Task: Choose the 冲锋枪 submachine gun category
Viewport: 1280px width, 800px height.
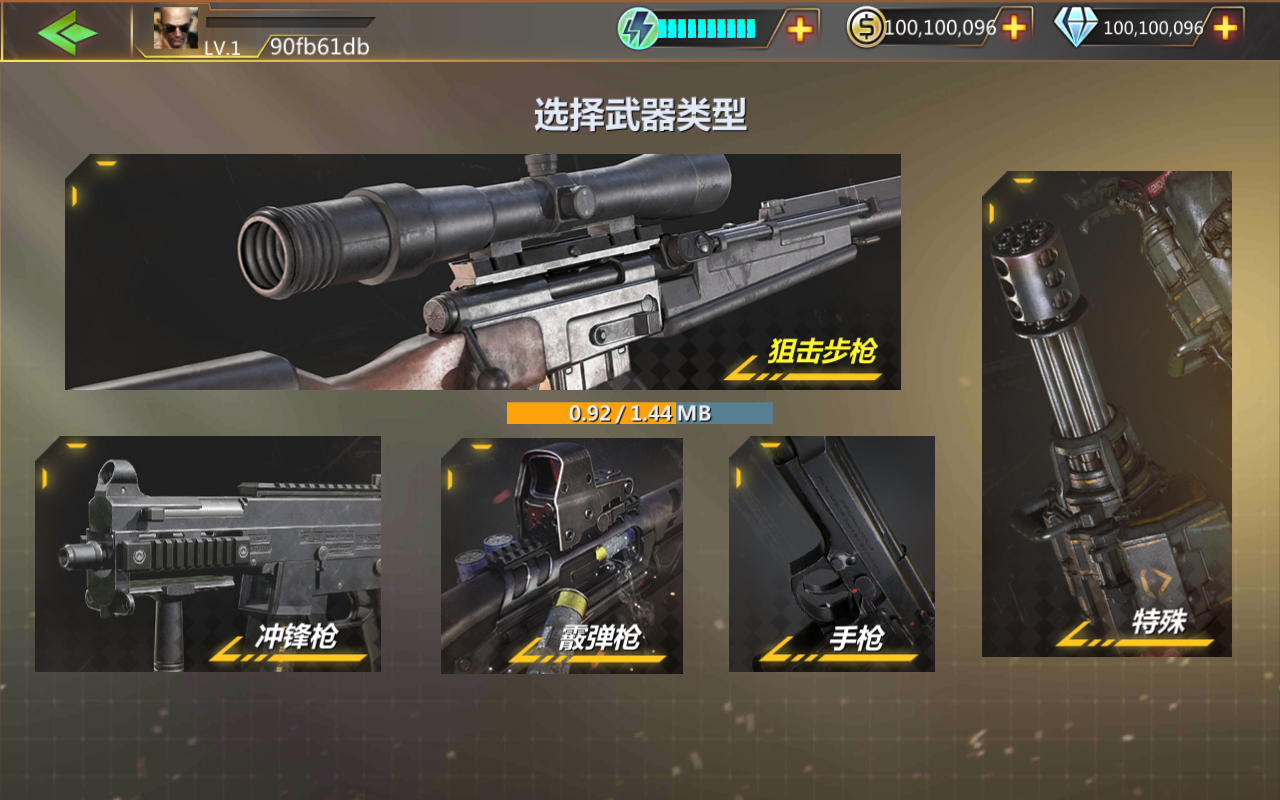Action: (208, 554)
